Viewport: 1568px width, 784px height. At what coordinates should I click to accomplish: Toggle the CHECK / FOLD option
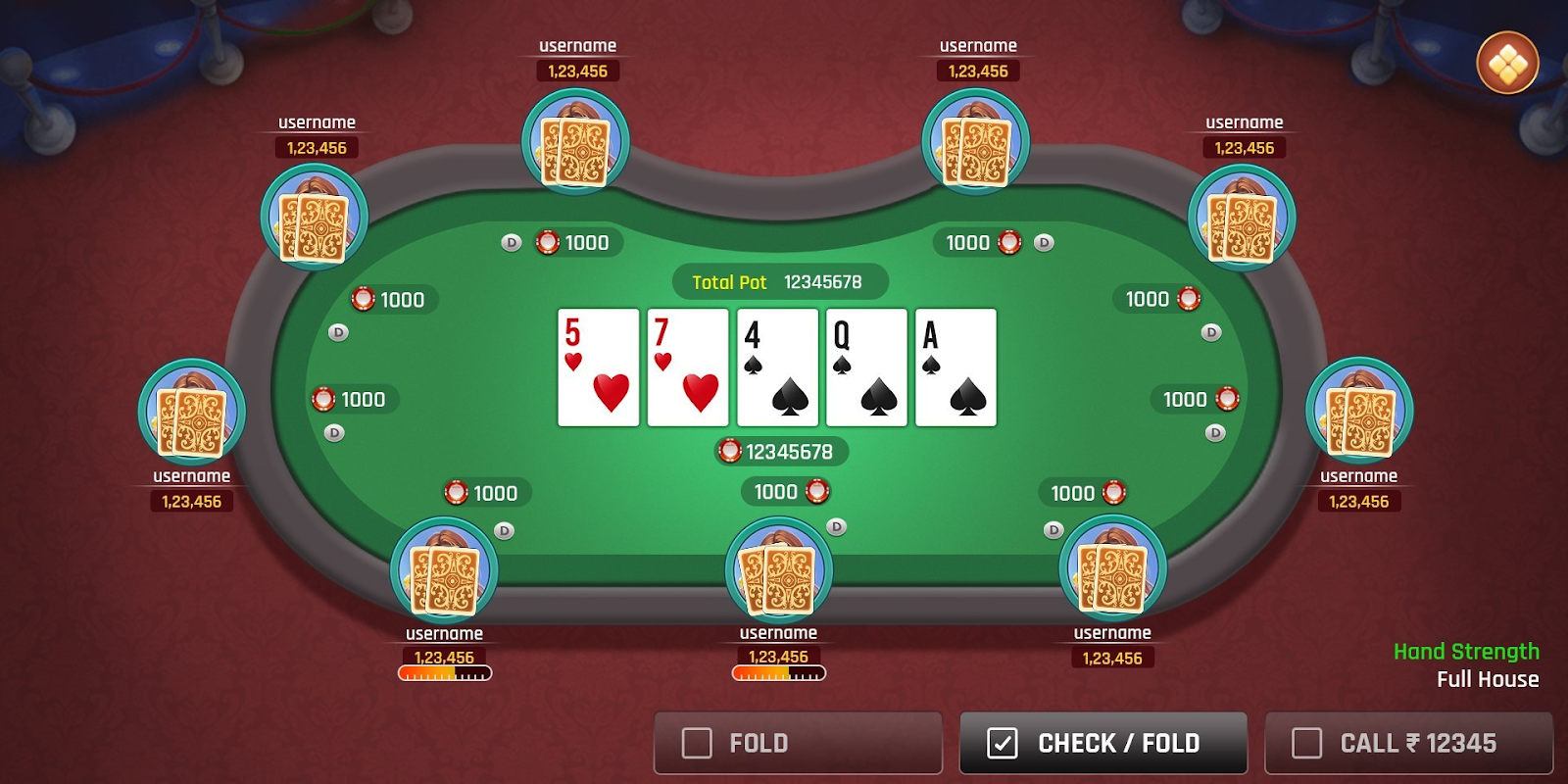coord(1003,743)
